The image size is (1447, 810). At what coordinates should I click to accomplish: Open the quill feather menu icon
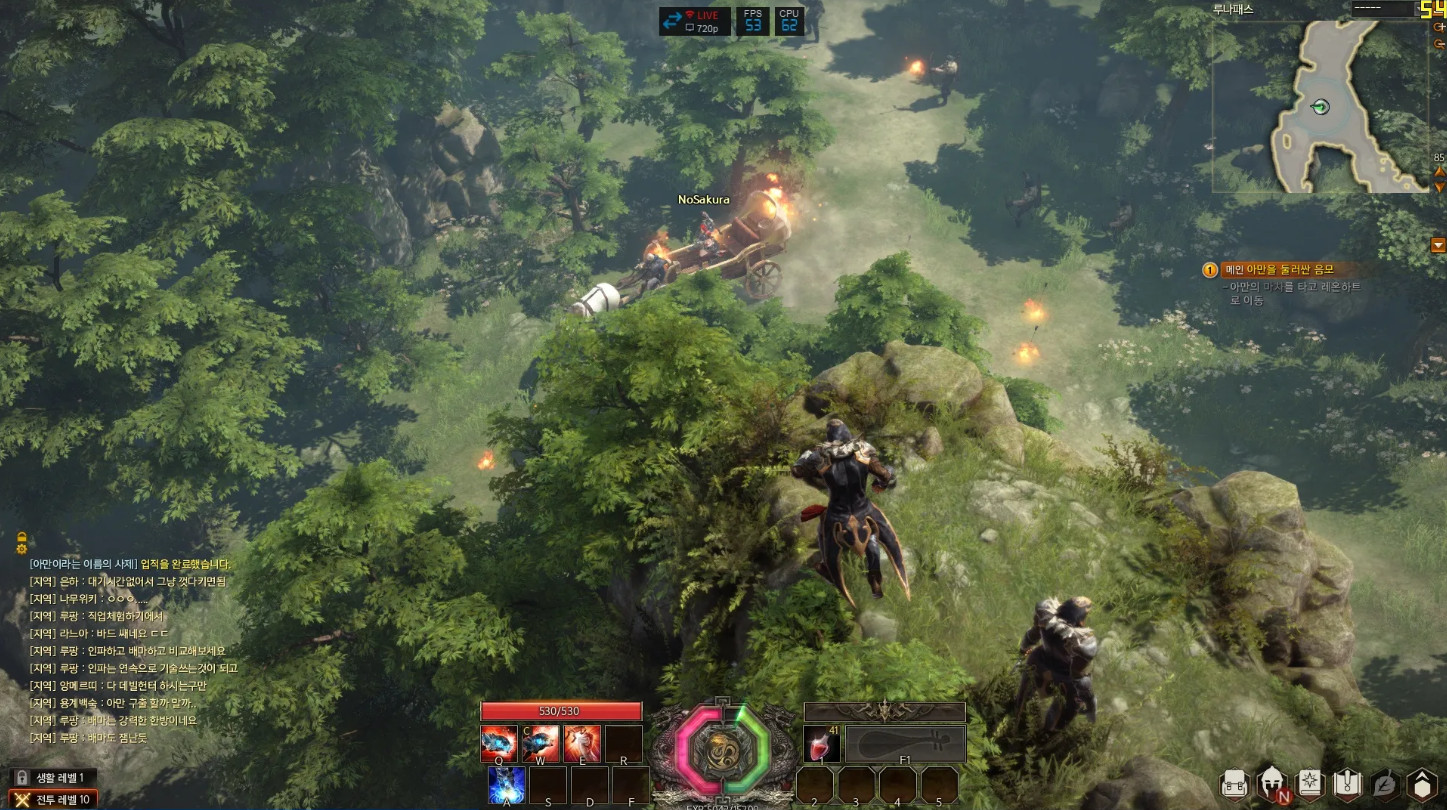pos(1384,784)
